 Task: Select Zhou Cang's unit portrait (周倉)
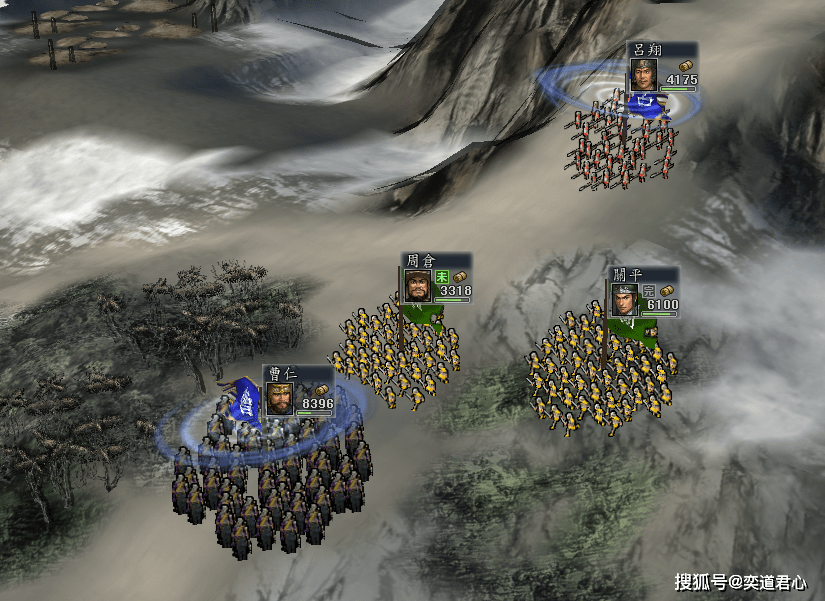417,286
